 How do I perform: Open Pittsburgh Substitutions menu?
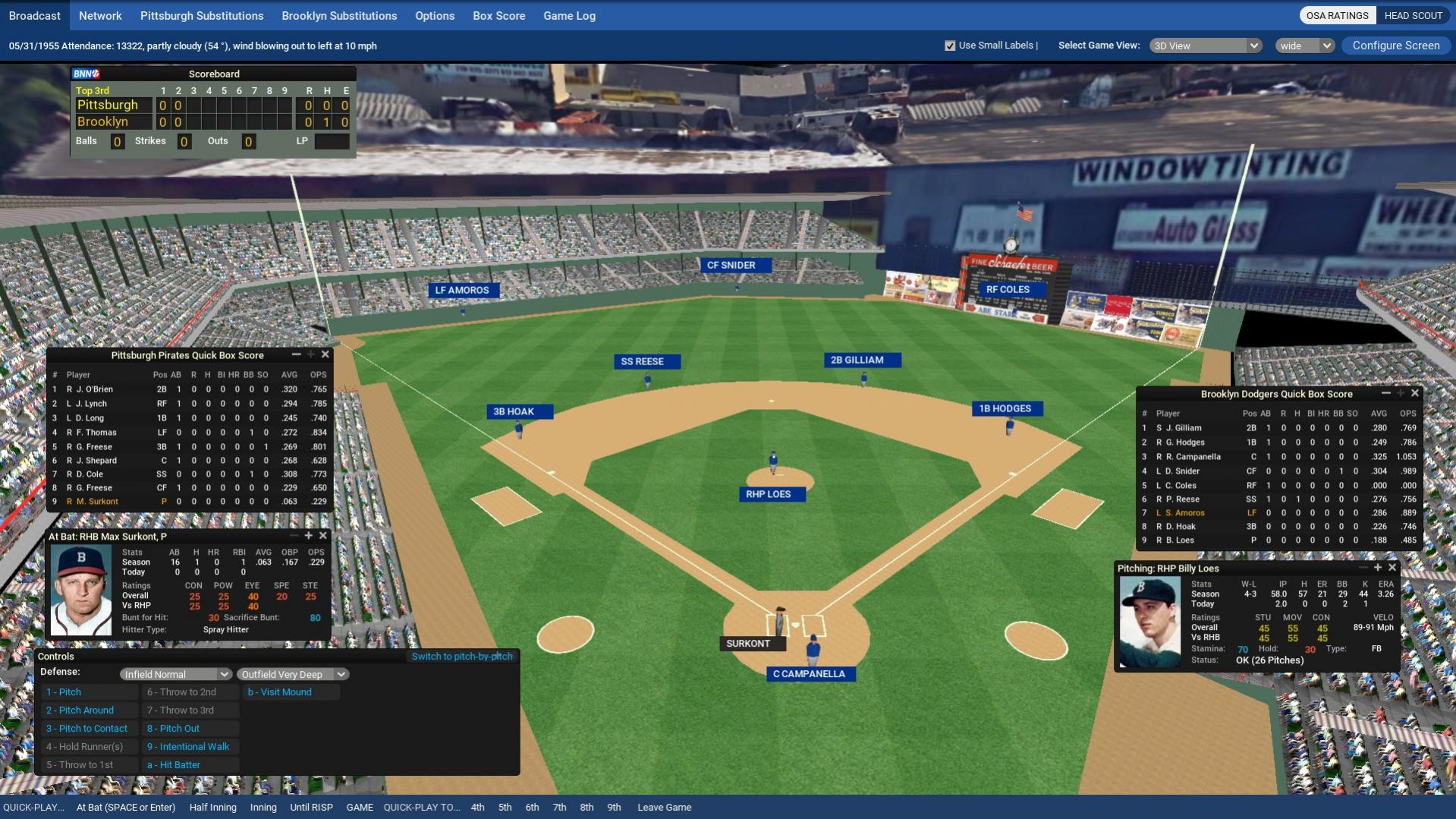(202, 15)
